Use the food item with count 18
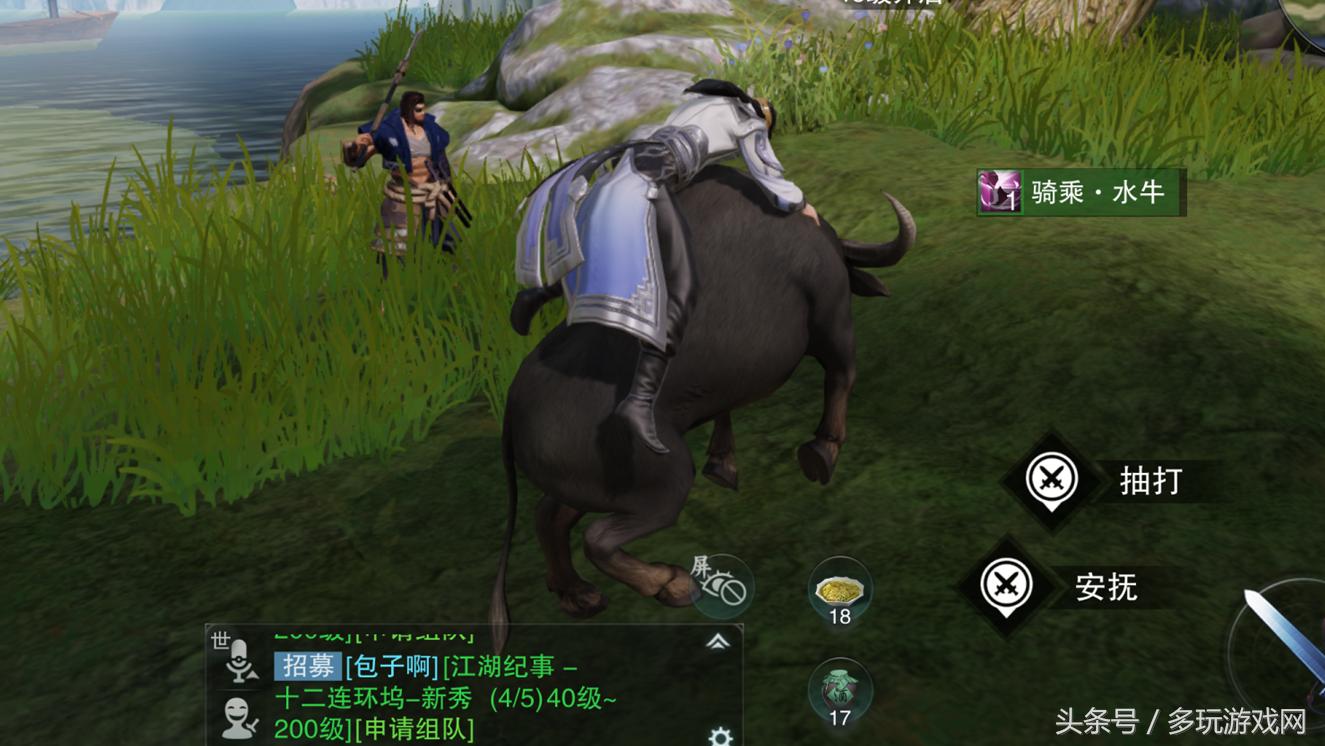Image resolution: width=1325 pixels, height=746 pixels. pos(840,590)
